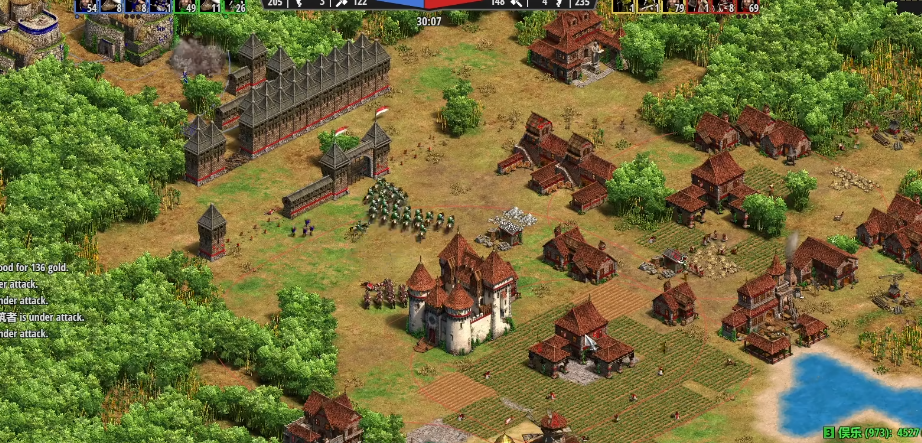Select the yellow-framed unit icon showing 79
The width and height of the screenshot is (922, 443).
(674, 6)
